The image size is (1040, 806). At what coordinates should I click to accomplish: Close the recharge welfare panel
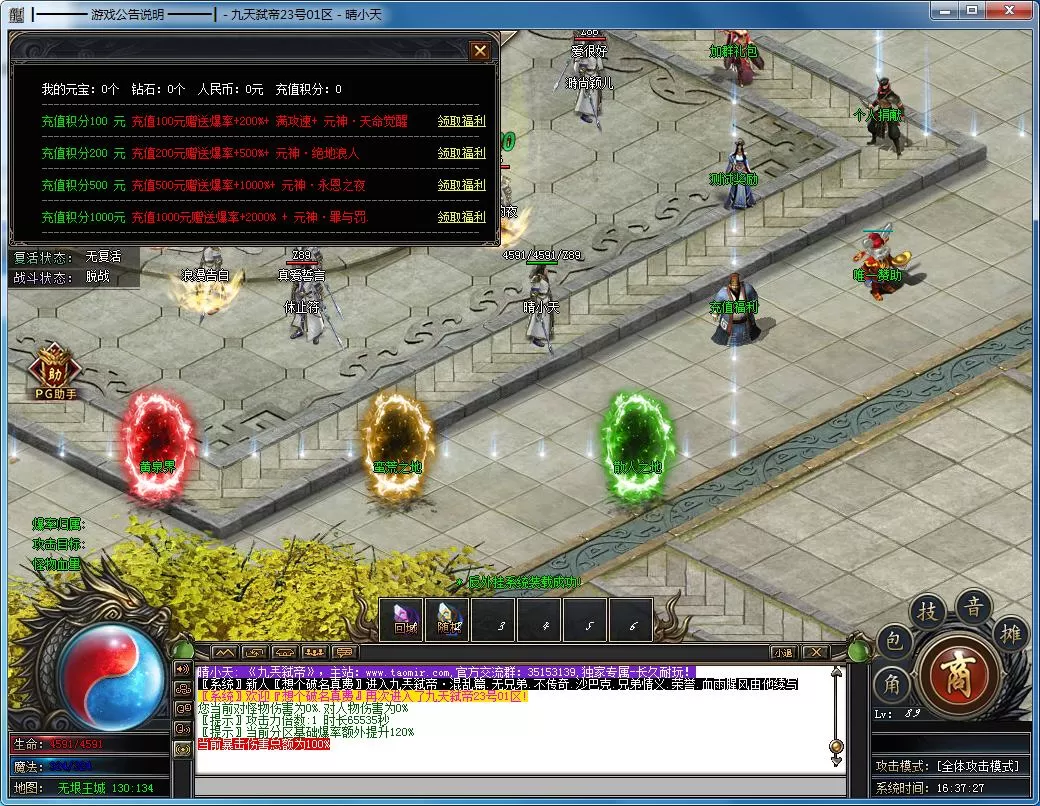480,51
